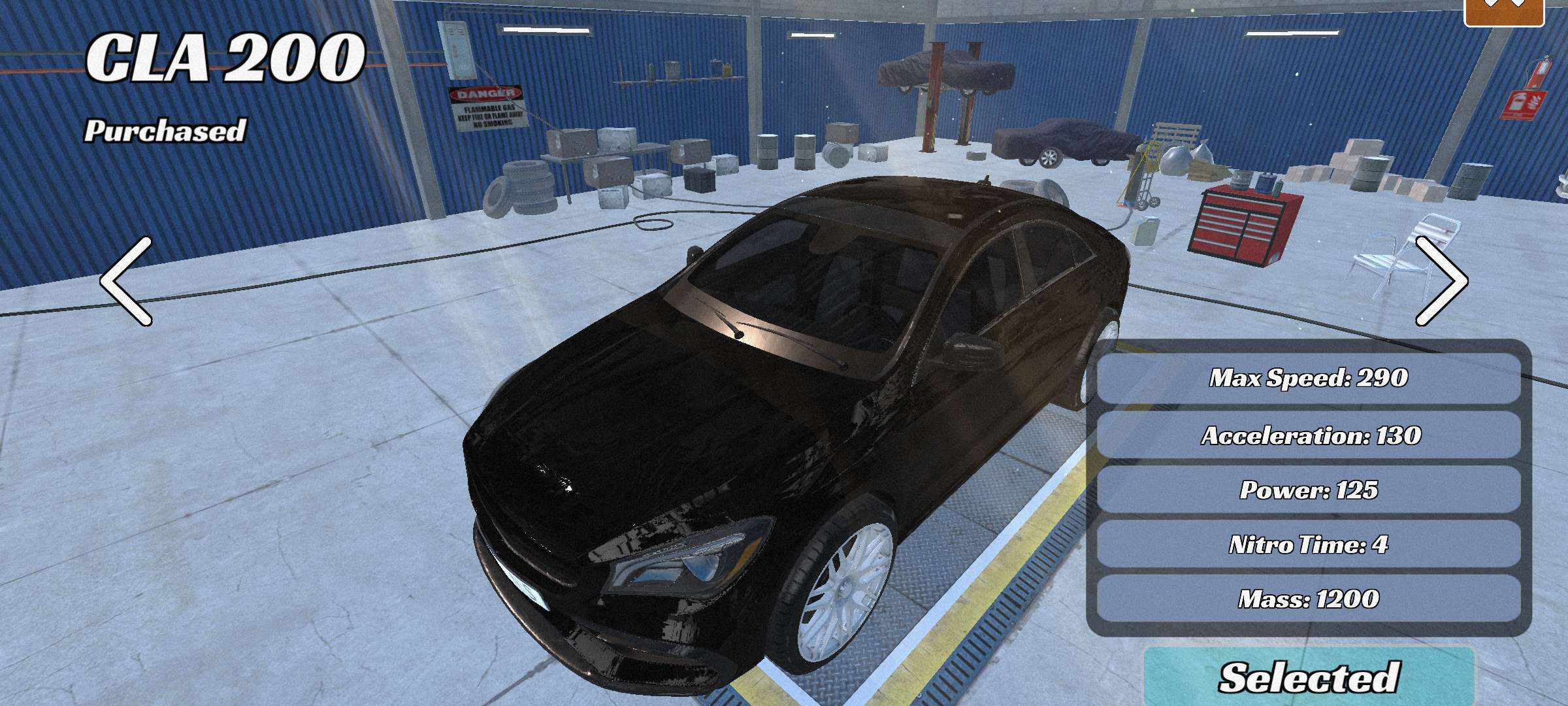Click the Selected button for CLA 200
This screenshot has height=706, width=1568.
tap(1309, 677)
